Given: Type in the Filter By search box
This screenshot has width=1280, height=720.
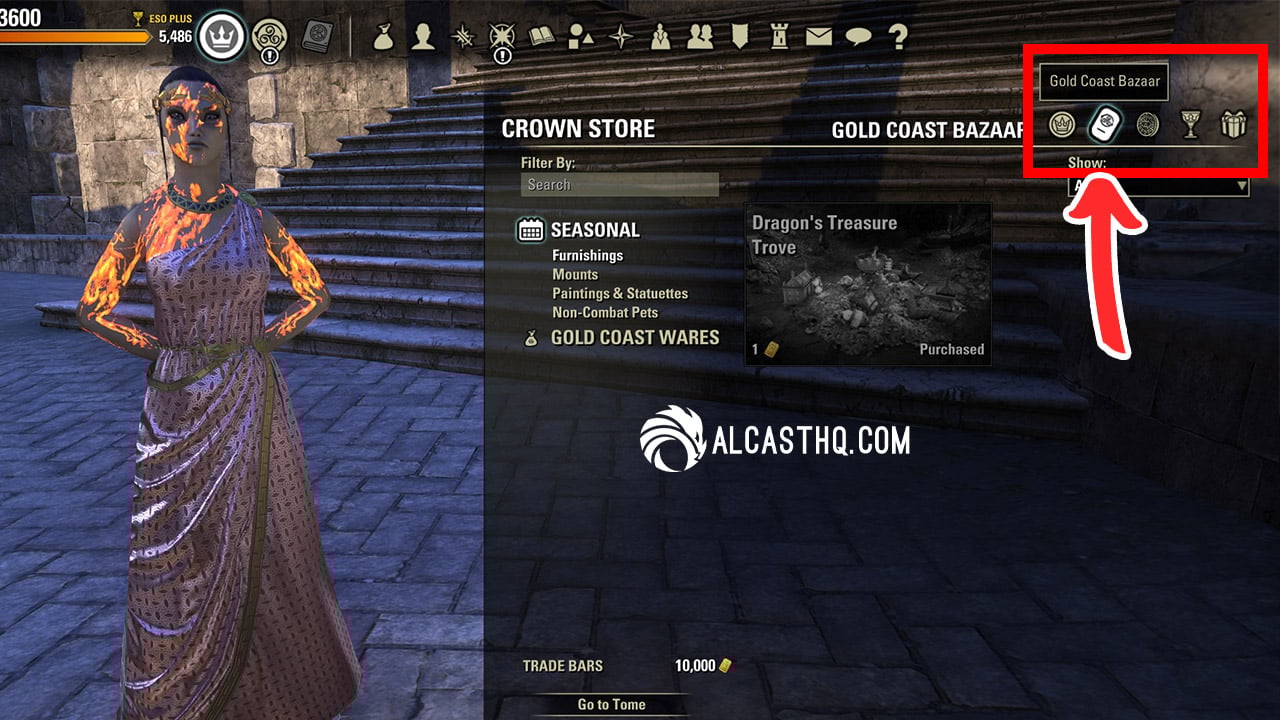Looking at the screenshot, I should click(x=619, y=185).
